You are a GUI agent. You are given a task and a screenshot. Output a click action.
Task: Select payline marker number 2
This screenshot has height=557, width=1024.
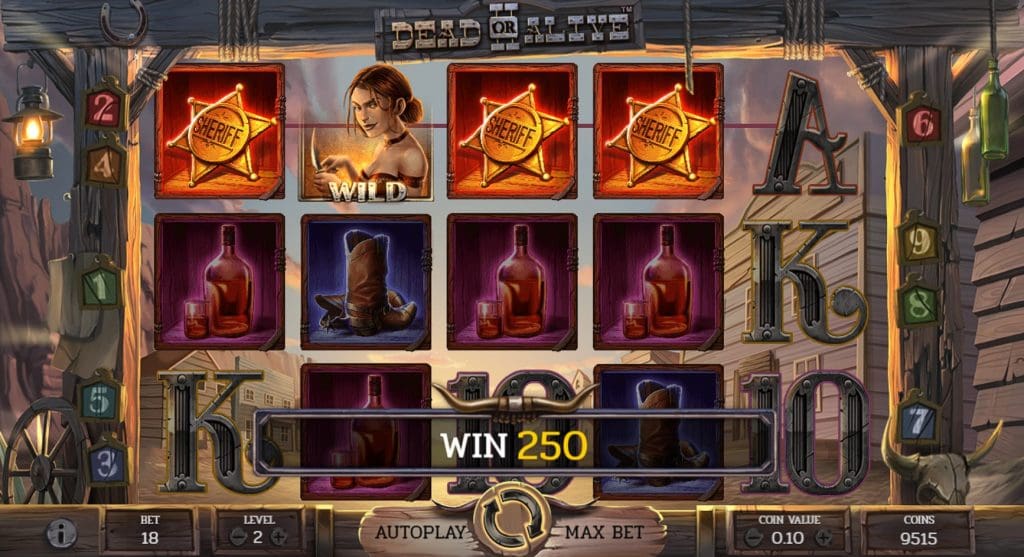(102, 108)
